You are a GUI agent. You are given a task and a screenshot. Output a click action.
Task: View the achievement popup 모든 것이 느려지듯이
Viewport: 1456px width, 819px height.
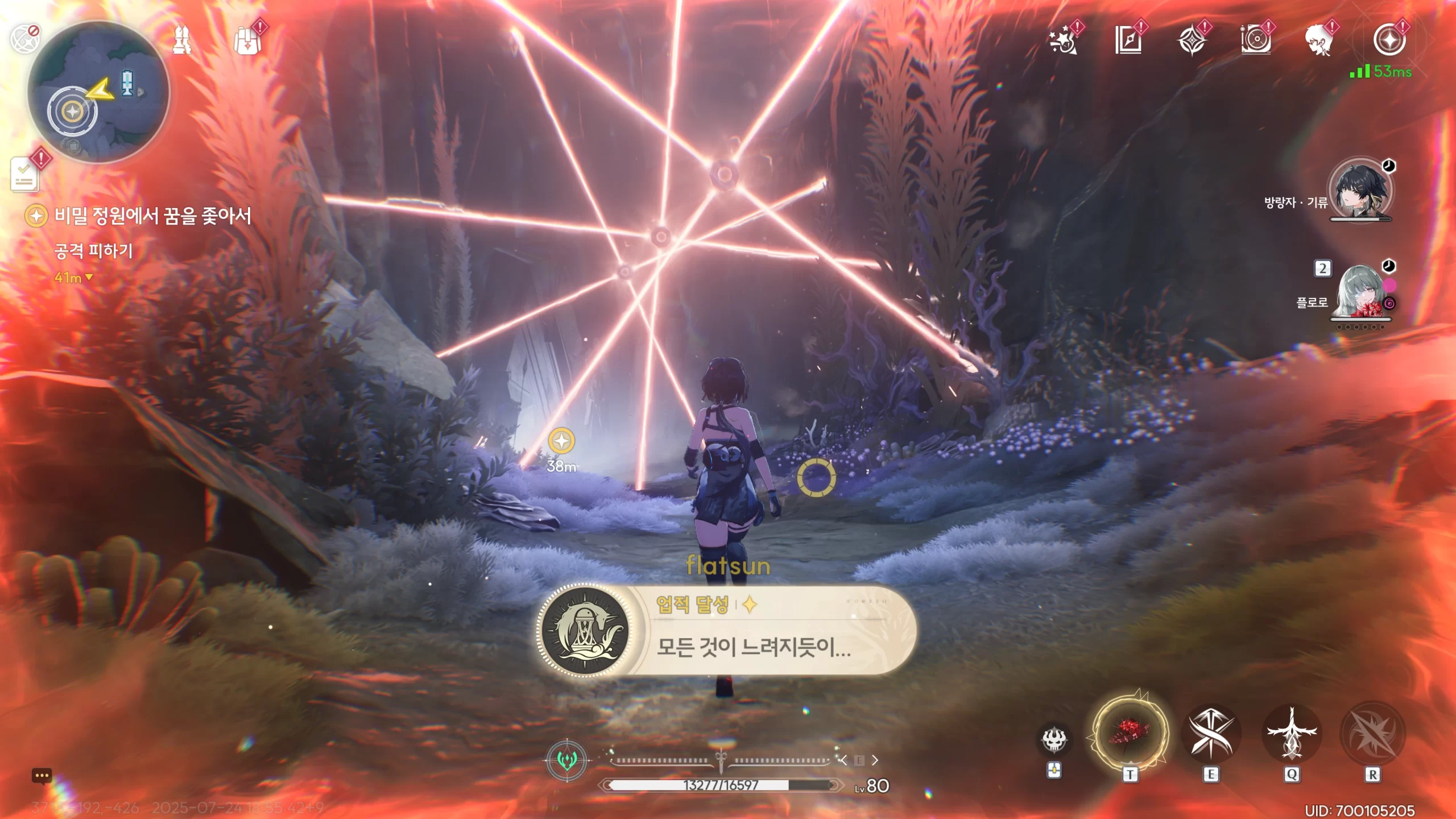click(727, 630)
